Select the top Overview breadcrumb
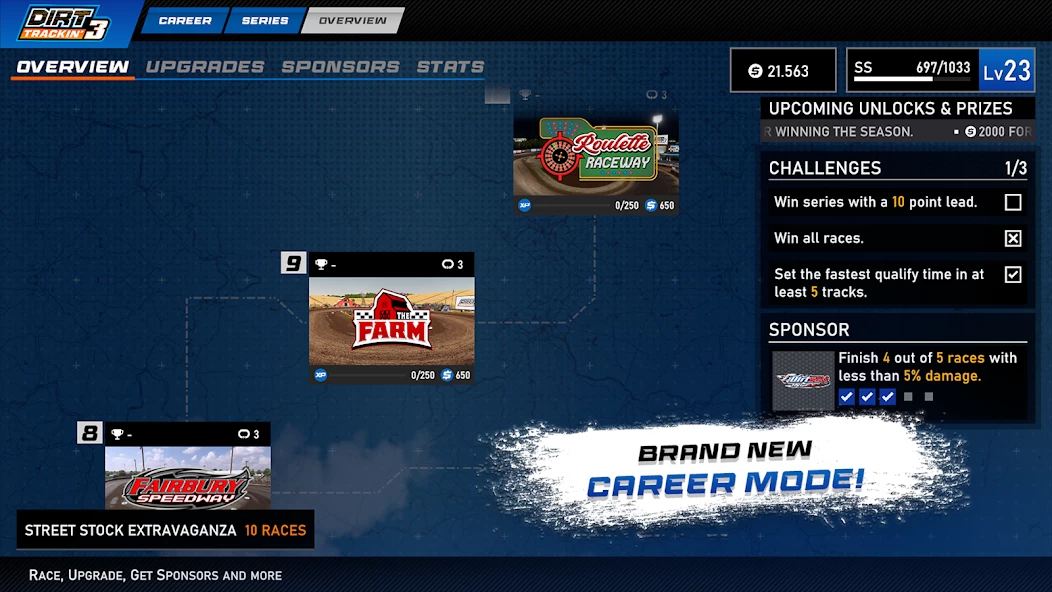1052x592 pixels. pos(352,20)
